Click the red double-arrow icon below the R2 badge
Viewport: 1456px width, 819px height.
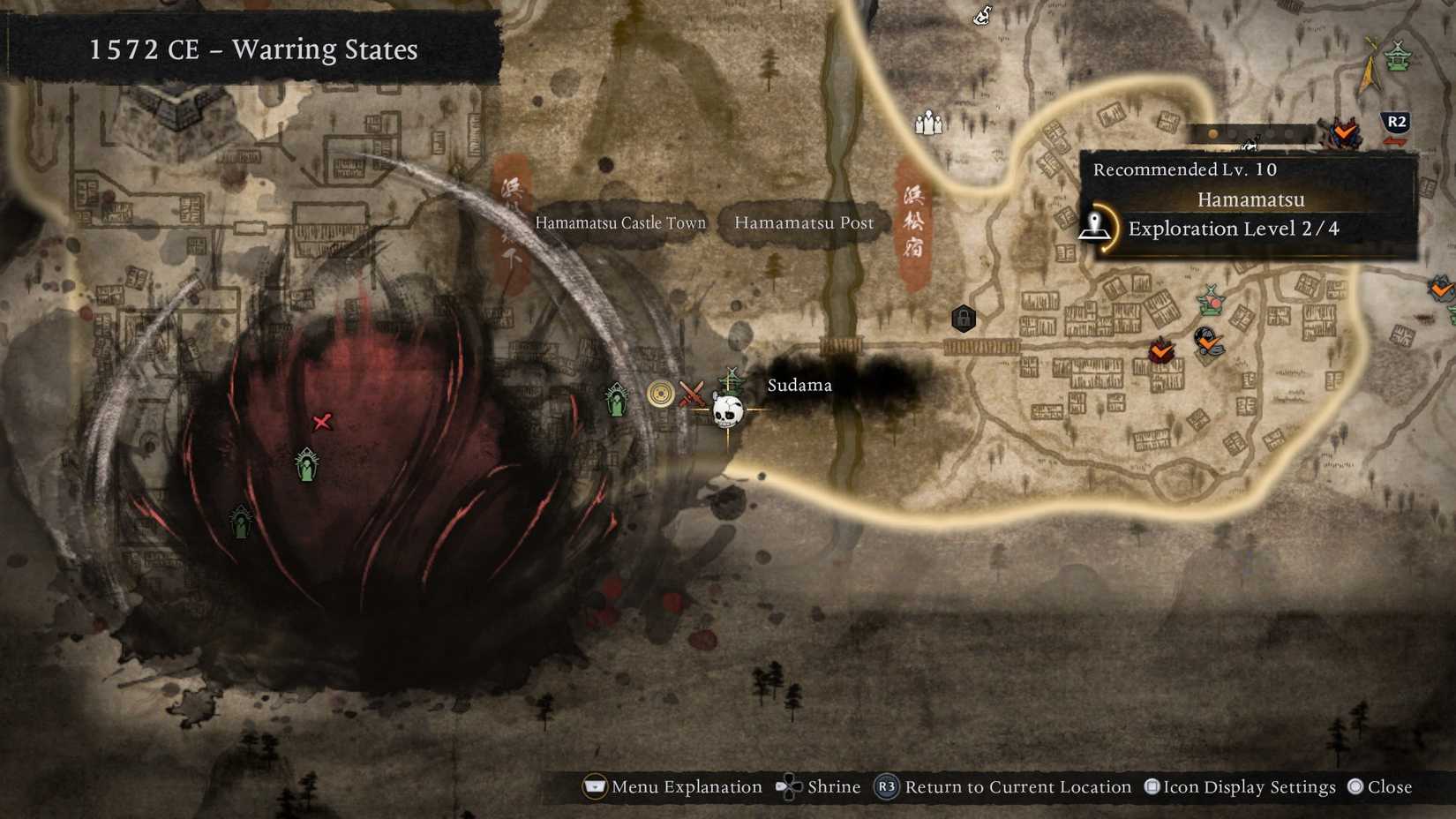[x=1395, y=141]
